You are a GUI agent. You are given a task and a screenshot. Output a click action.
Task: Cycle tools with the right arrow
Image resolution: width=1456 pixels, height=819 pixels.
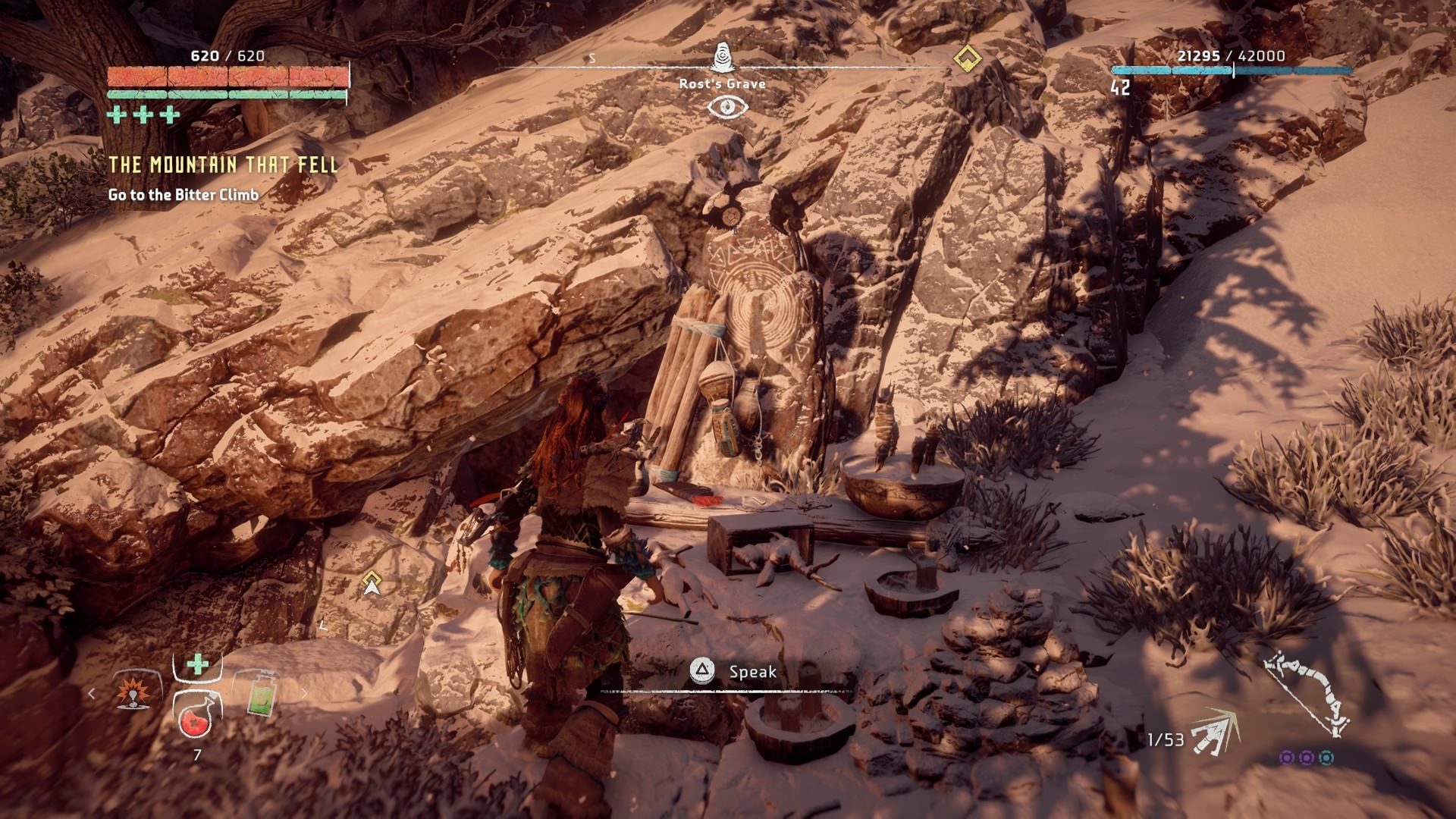click(304, 693)
